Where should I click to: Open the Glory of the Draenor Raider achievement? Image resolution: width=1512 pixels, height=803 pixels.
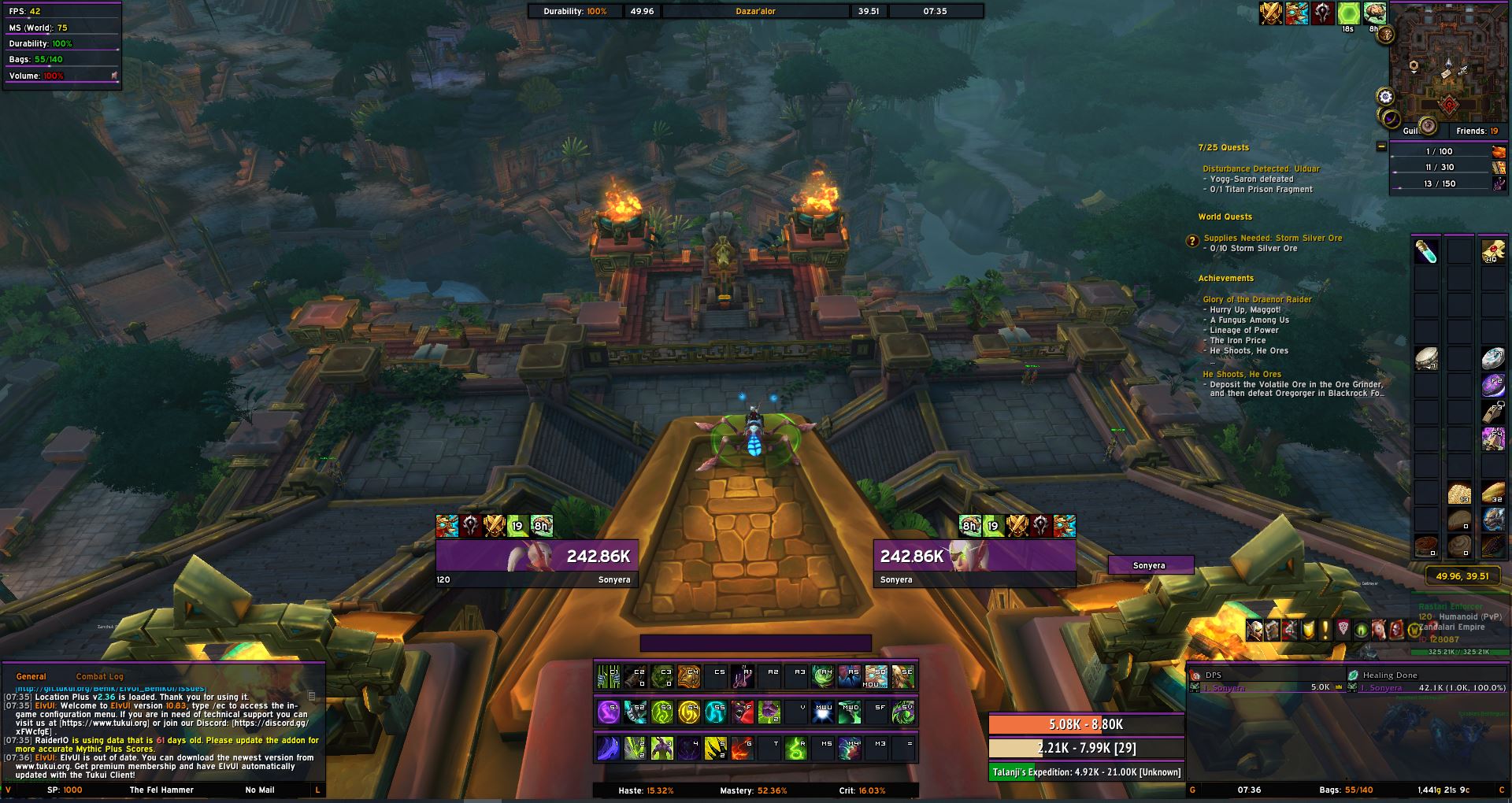point(1257,299)
